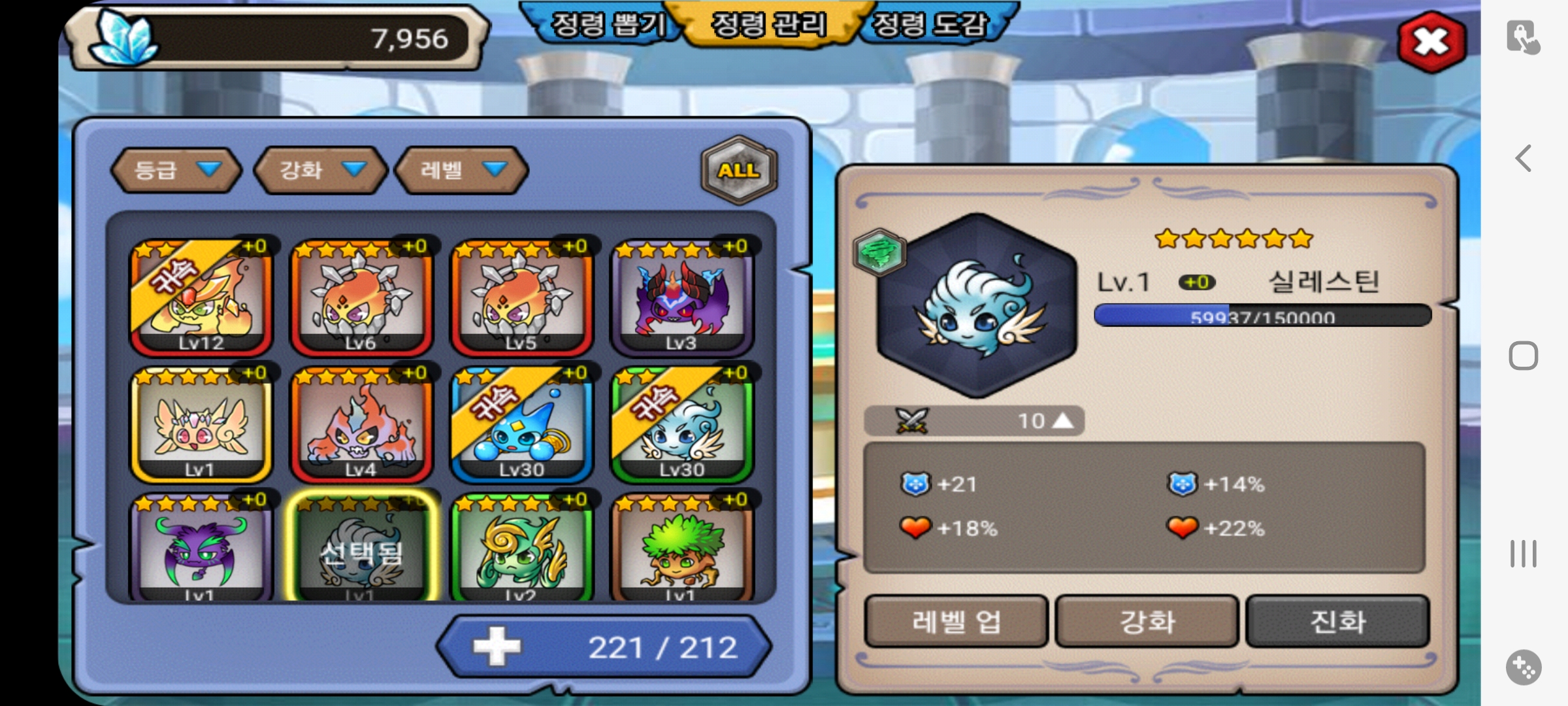The height and width of the screenshot is (706, 1568).
Task: Switch to the 정령 뽑기 tab
Action: pyautogui.click(x=608, y=26)
